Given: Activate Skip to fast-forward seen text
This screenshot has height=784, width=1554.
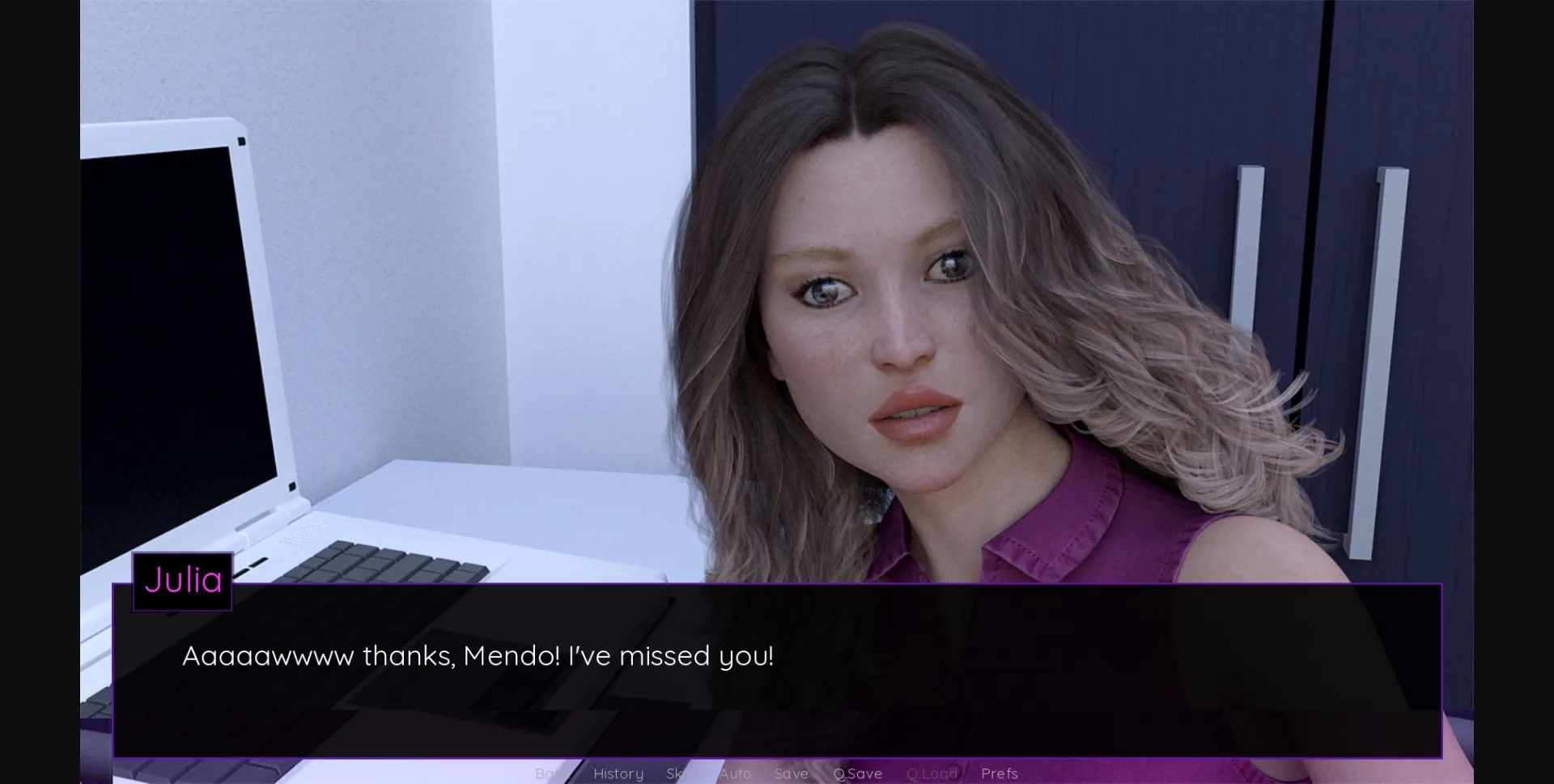Looking at the screenshot, I should [678, 773].
